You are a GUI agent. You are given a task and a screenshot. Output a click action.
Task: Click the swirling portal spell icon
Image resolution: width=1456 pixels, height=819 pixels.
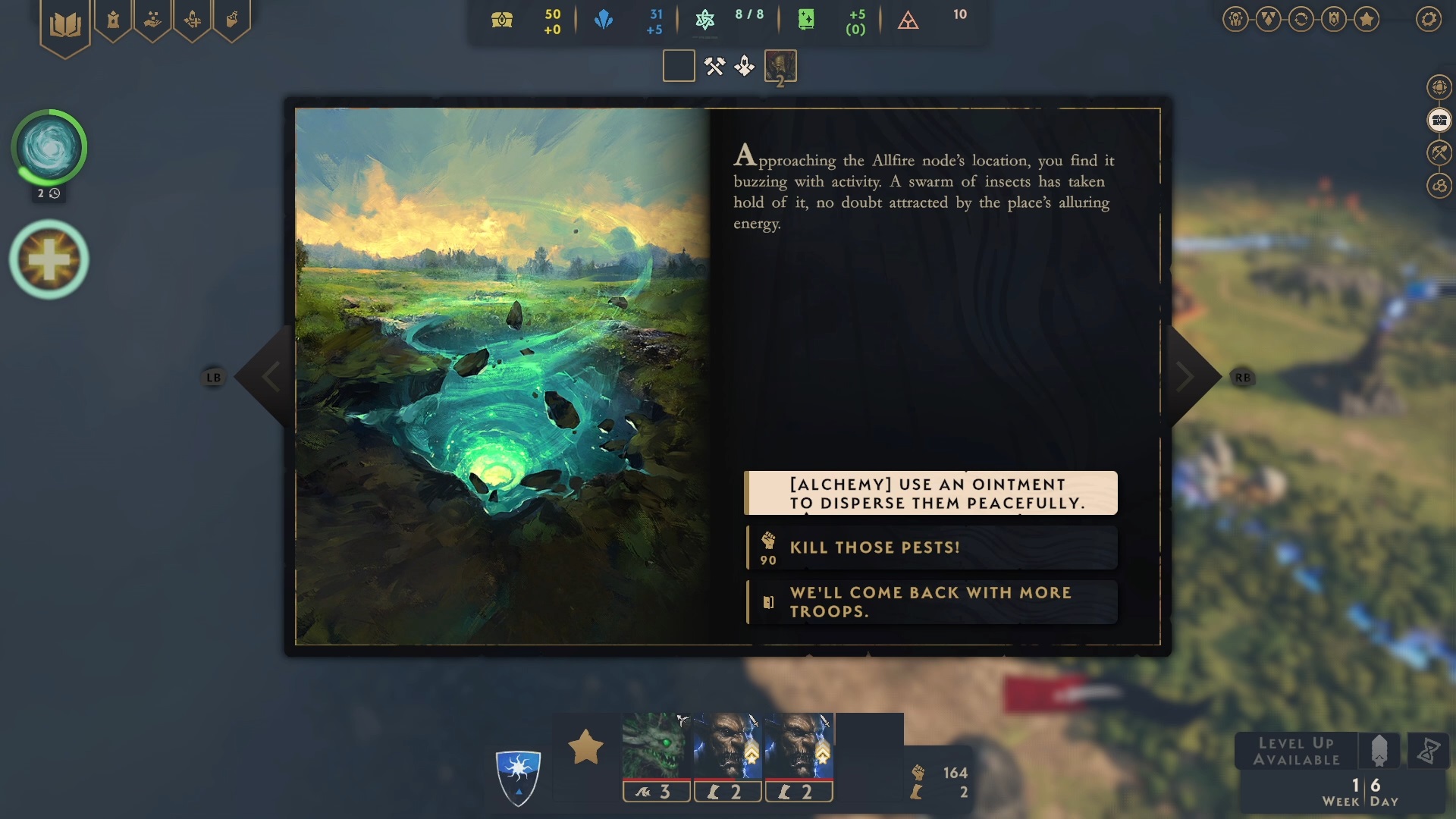pyautogui.click(x=49, y=147)
